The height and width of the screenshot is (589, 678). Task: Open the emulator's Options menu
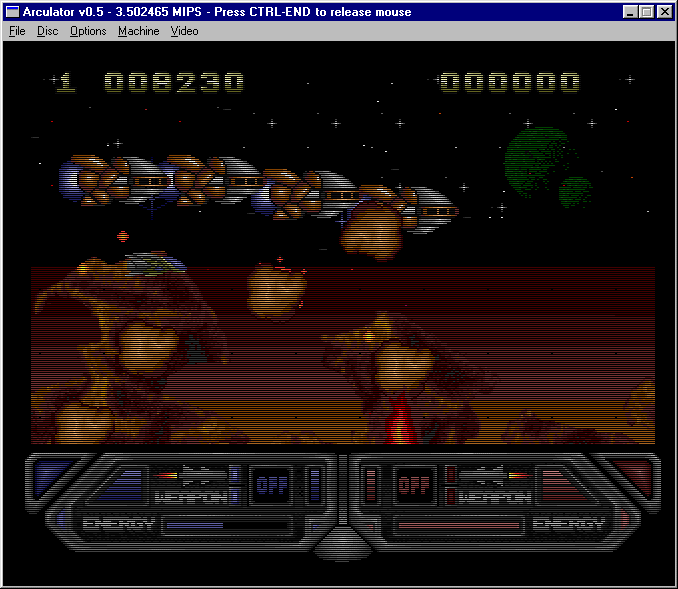point(88,31)
